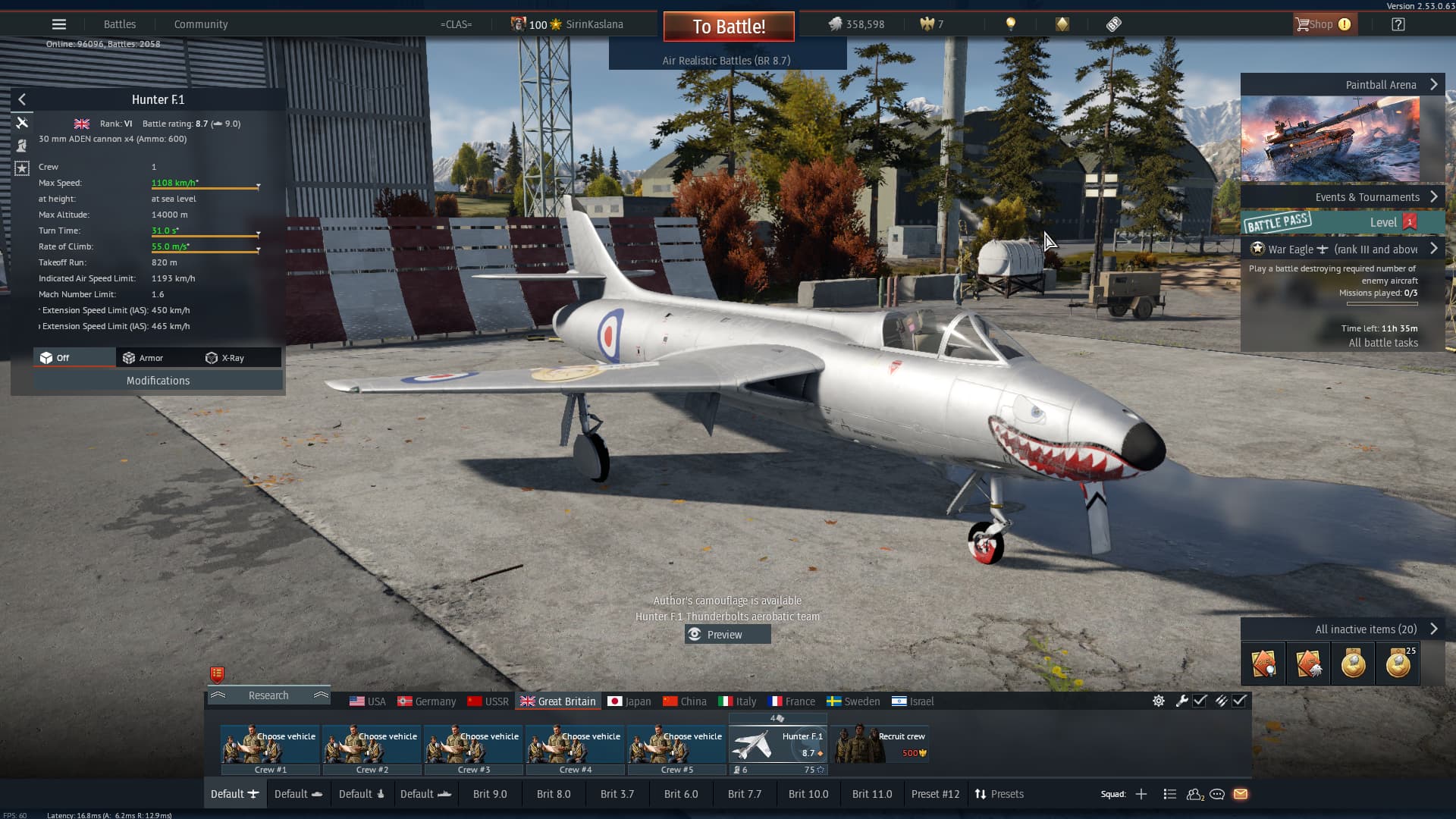Switch the vehicle view to Armor
Viewport: 1456px width, 819px height.
click(x=143, y=358)
